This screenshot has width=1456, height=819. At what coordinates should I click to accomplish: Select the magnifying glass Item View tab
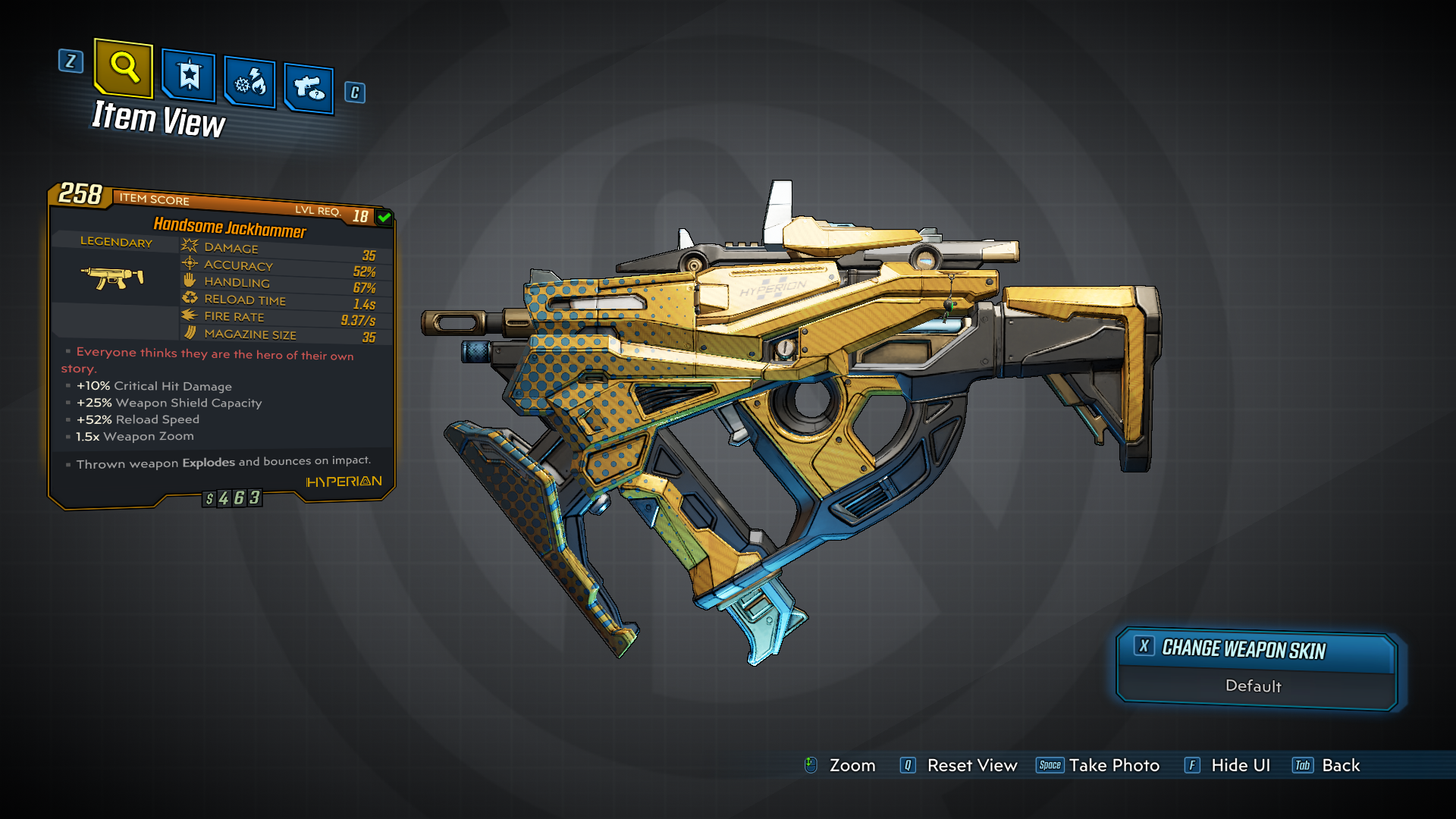pyautogui.click(x=124, y=68)
